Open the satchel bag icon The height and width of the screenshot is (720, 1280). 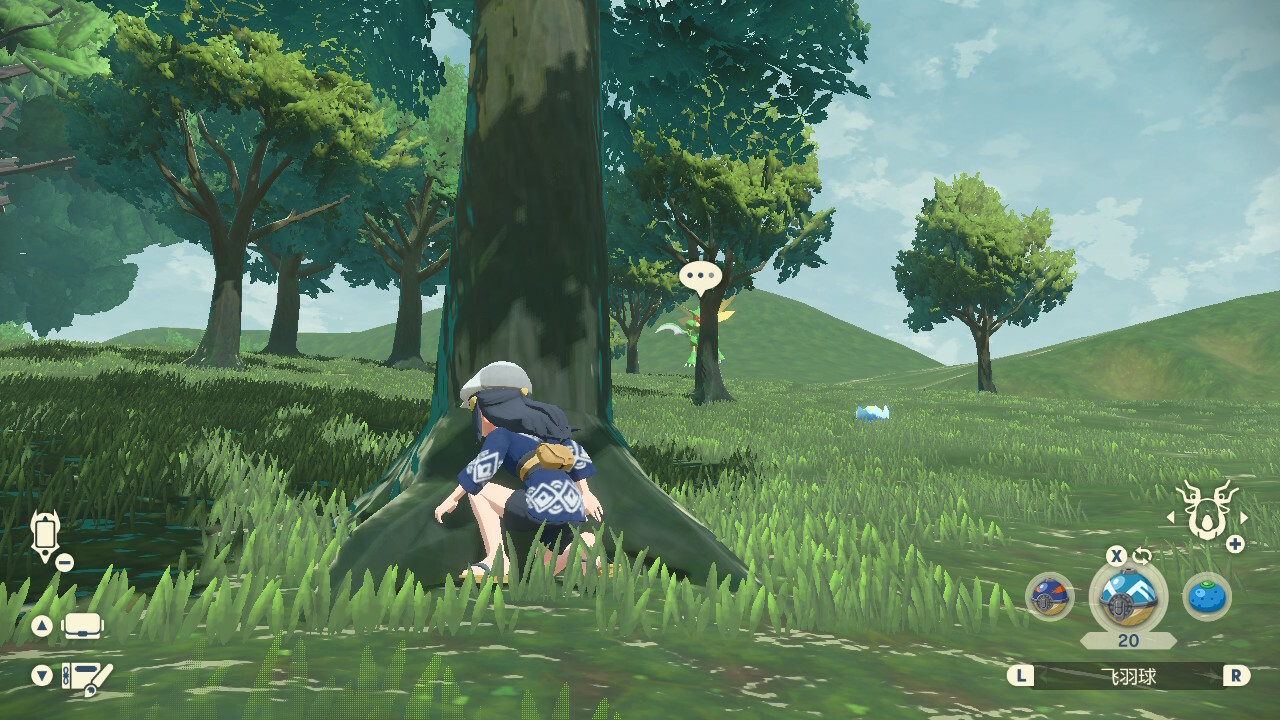(x=83, y=627)
